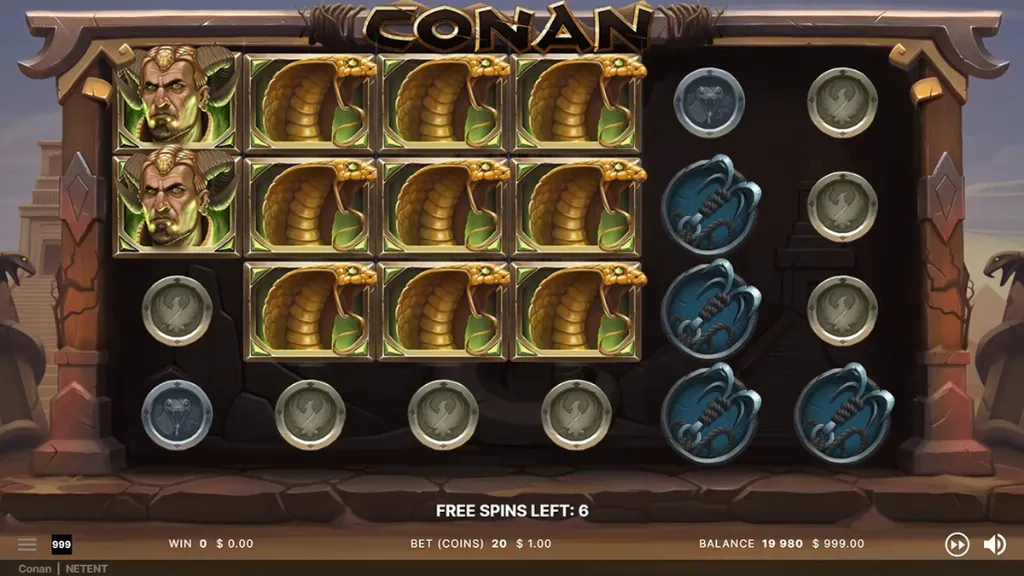Toggle the sound speaker icon
Screen dimensions: 1024x576
click(x=994, y=544)
